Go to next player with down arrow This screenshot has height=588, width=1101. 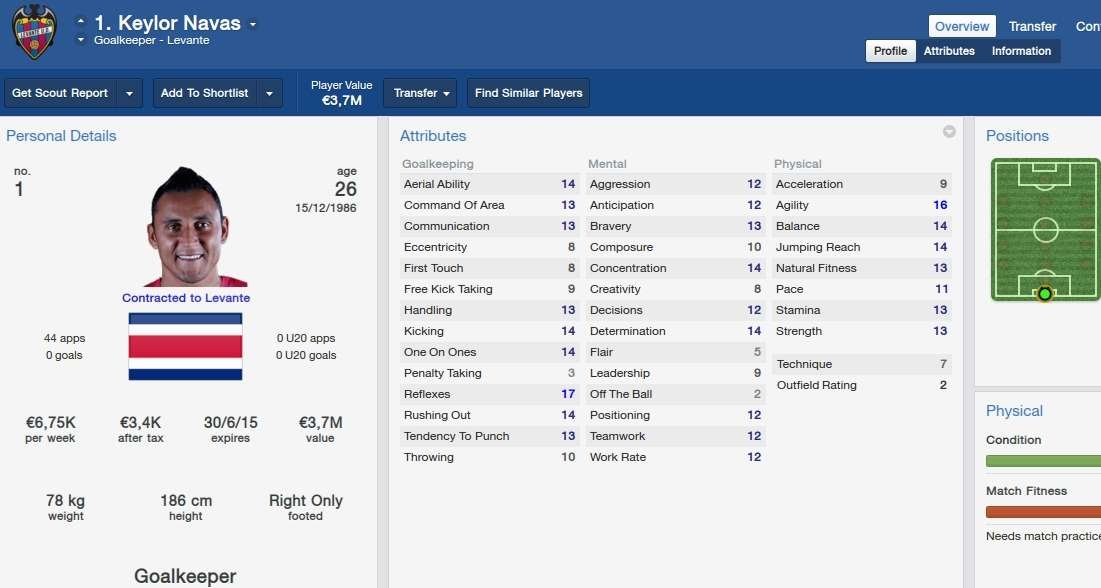click(x=80, y=40)
